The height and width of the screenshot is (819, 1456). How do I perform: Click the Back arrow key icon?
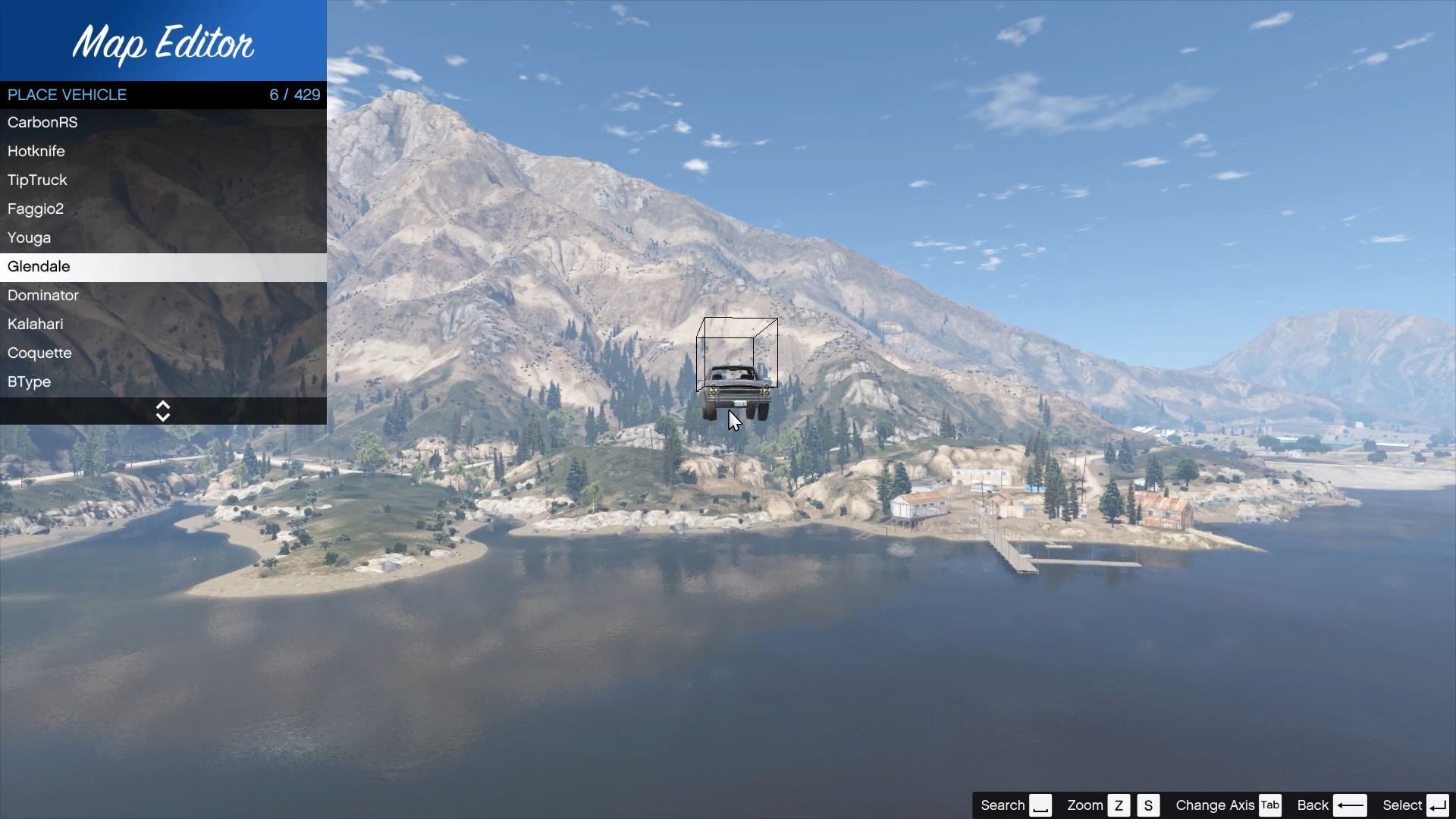tap(1351, 805)
